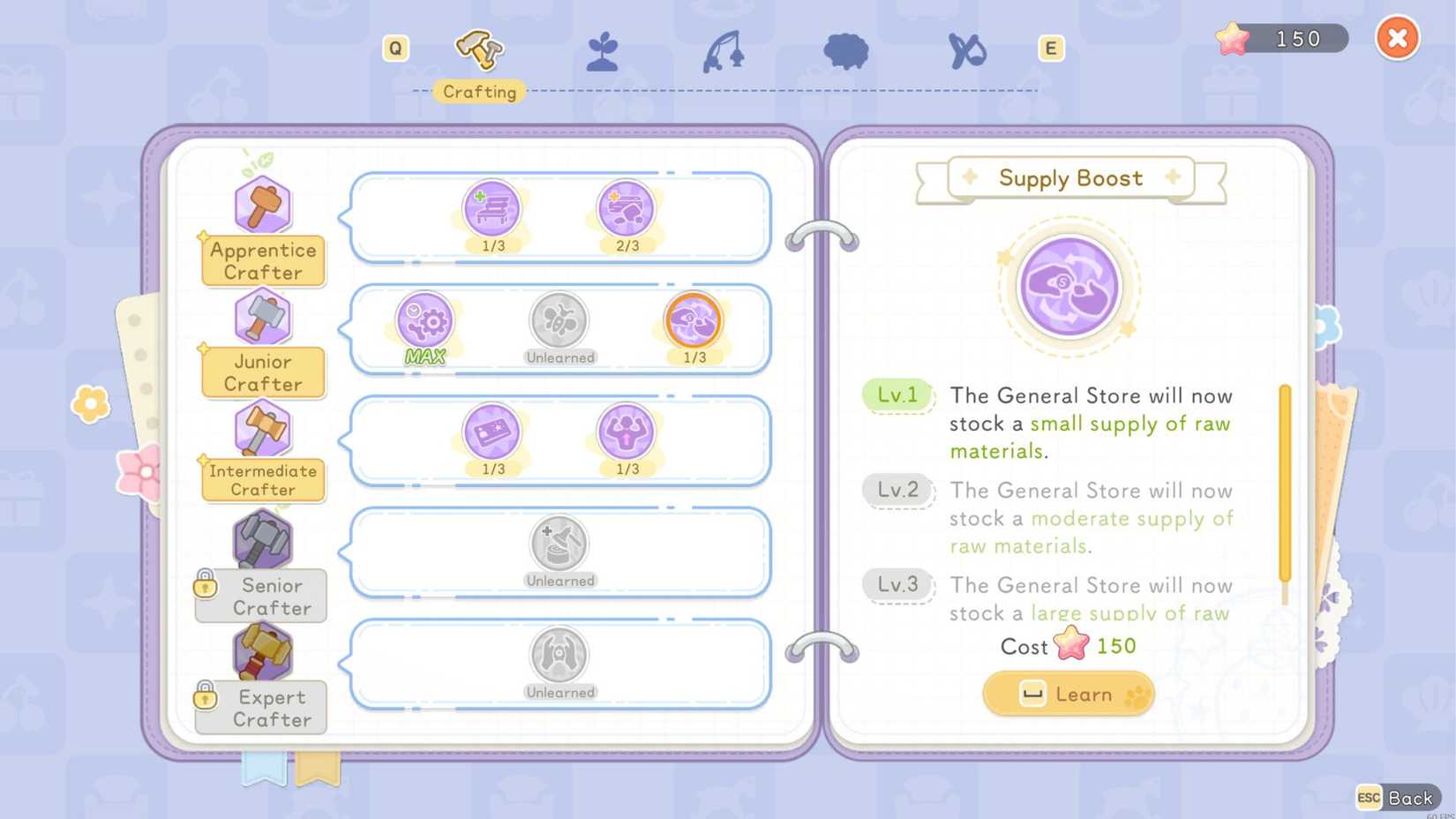This screenshot has width=1456, height=819.
Task: Click the unlearned anvil crafting skill node
Action: pyautogui.click(x=560, y=545)
